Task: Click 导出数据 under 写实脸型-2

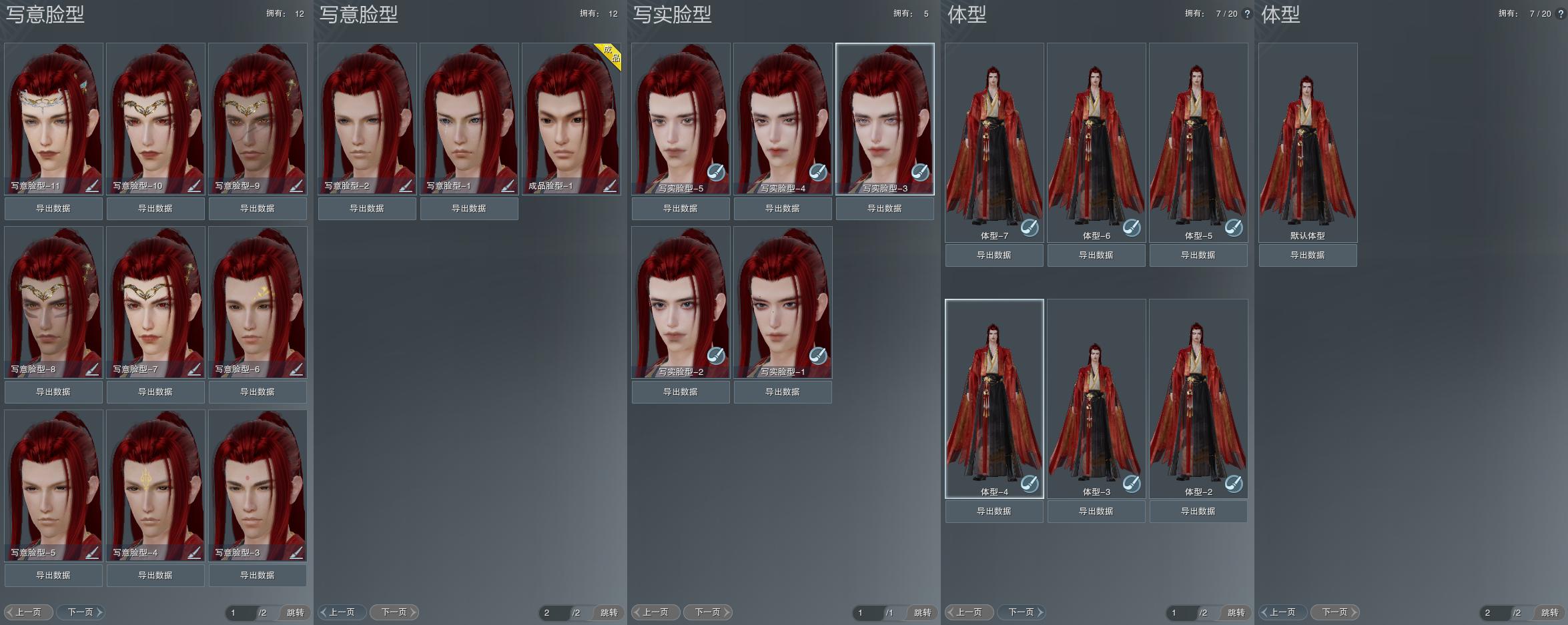Action: click(681, 392)
